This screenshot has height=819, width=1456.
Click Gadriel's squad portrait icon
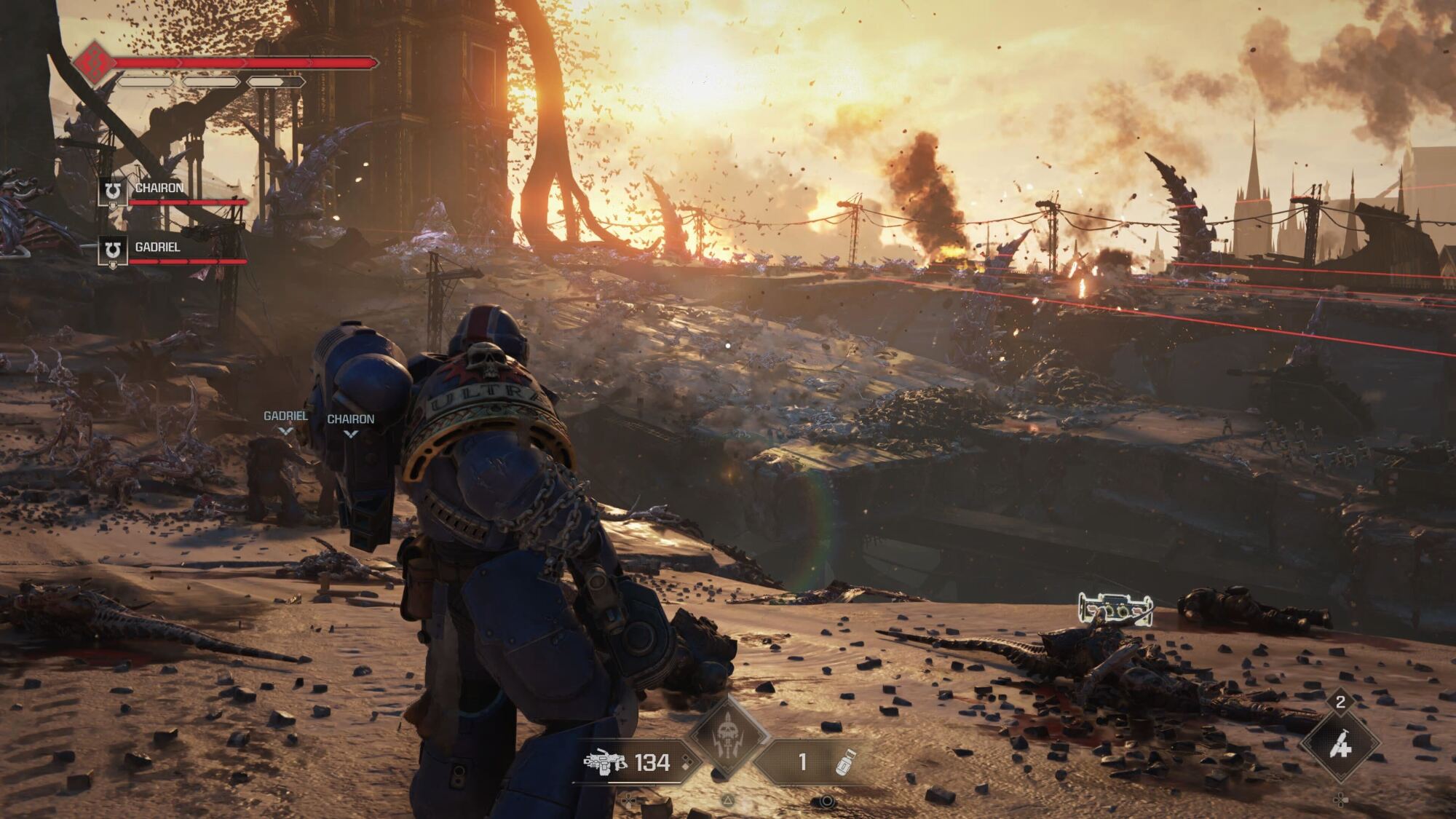(113, 251)
